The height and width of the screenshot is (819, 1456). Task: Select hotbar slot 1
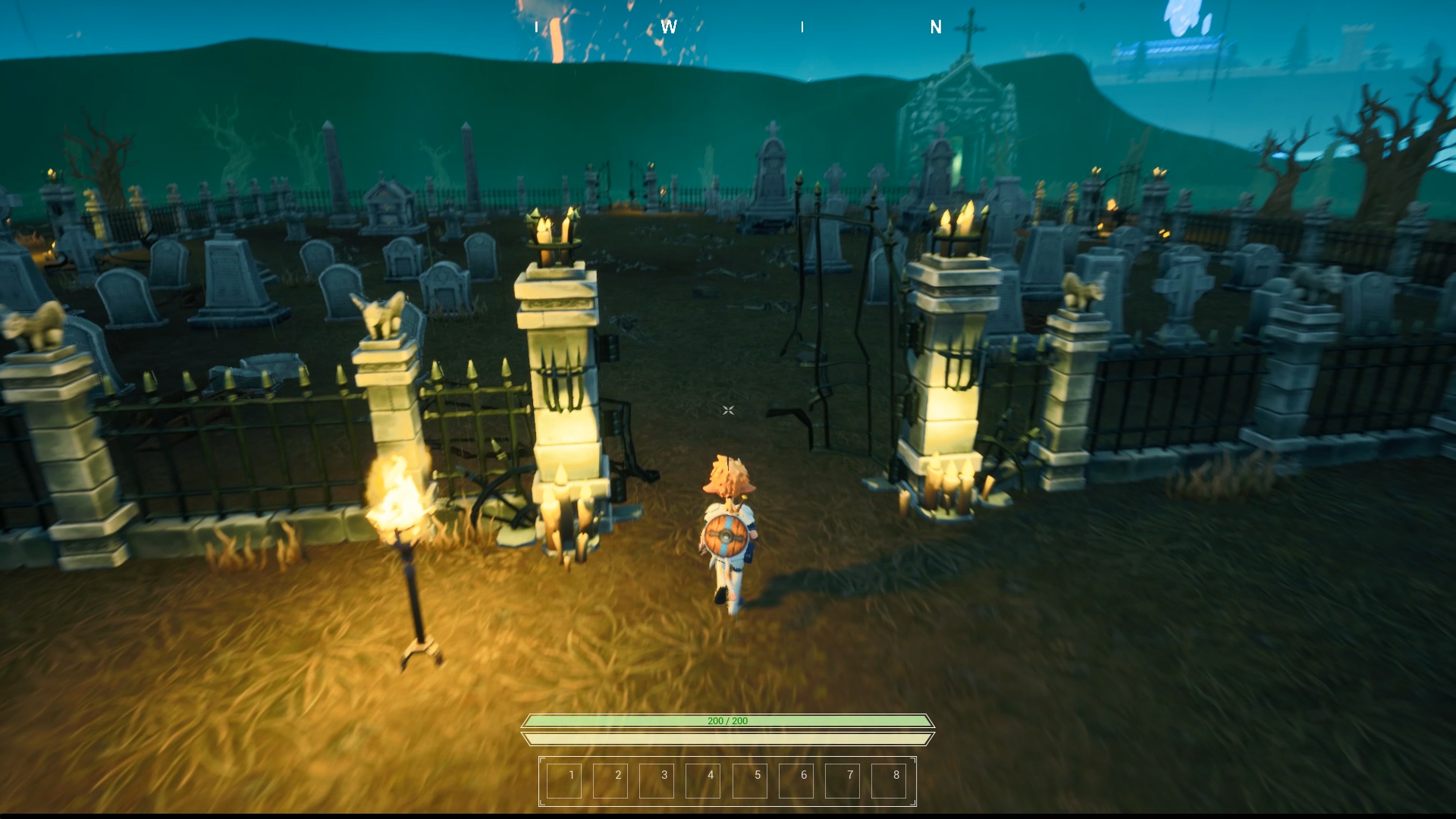[x=564, y=777]
